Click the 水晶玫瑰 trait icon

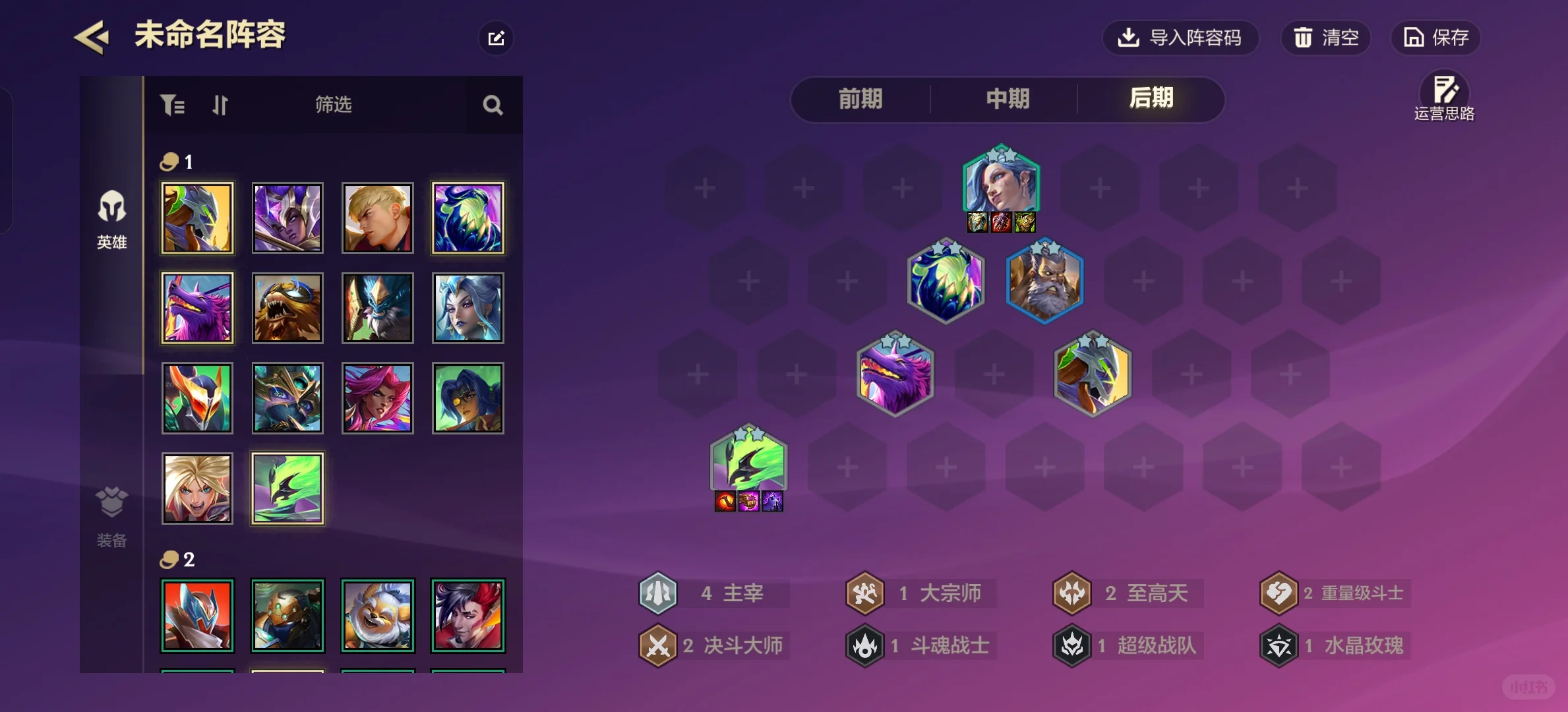click(1279, 645)
